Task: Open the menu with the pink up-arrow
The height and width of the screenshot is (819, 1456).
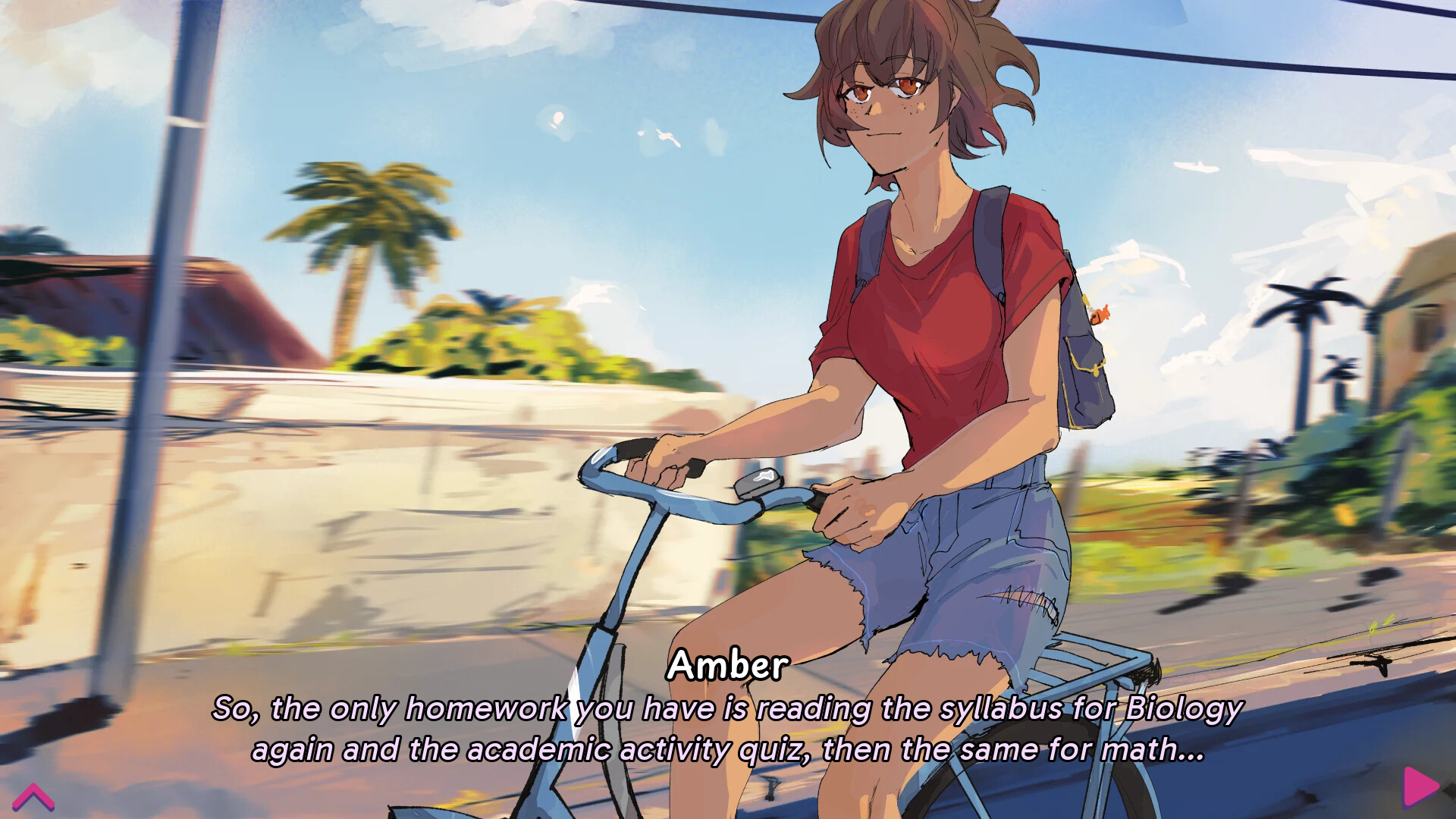Action: point(33,797)
